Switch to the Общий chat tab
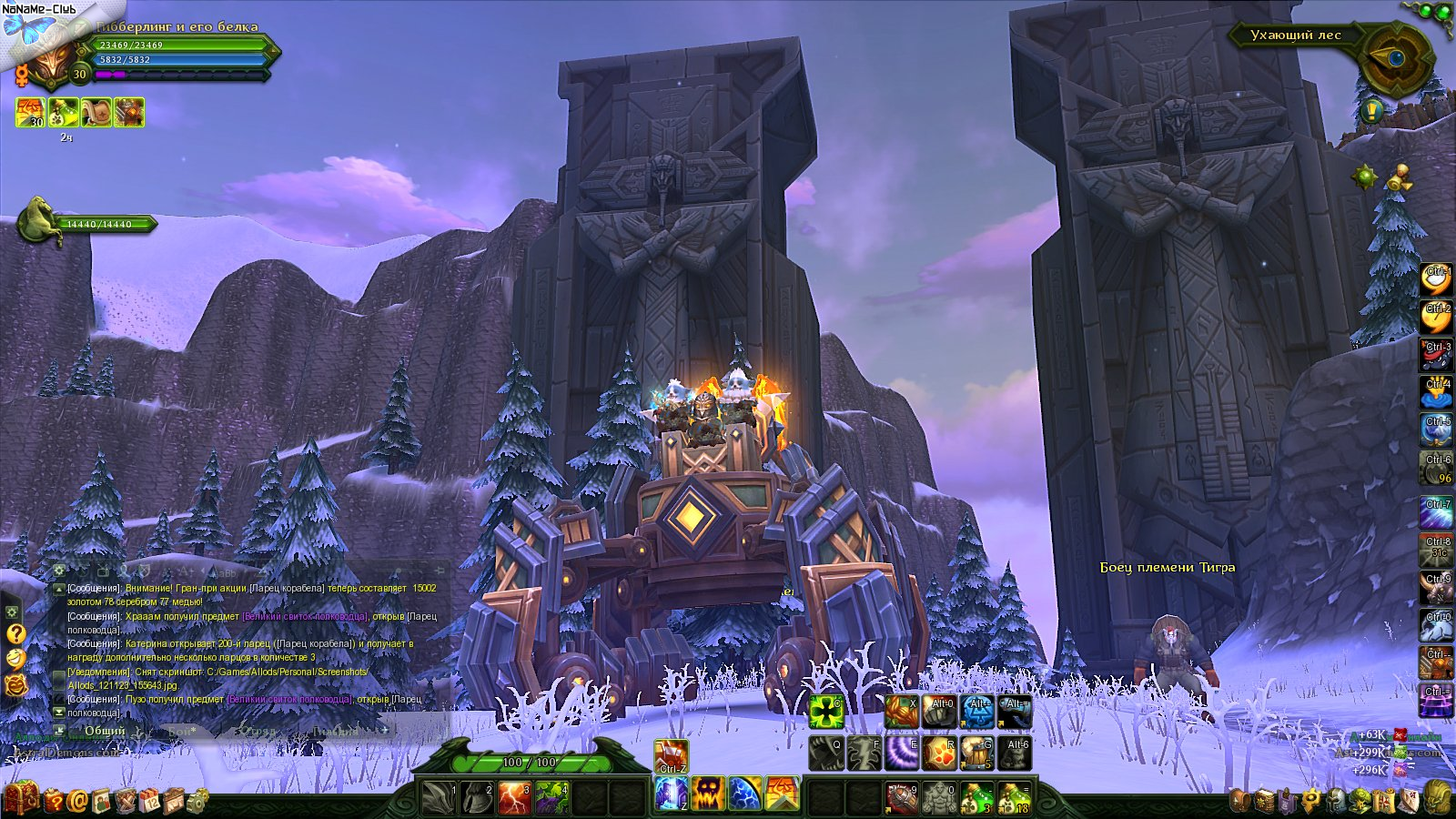Screen dimensions: 1456x819 pos(105,731)
